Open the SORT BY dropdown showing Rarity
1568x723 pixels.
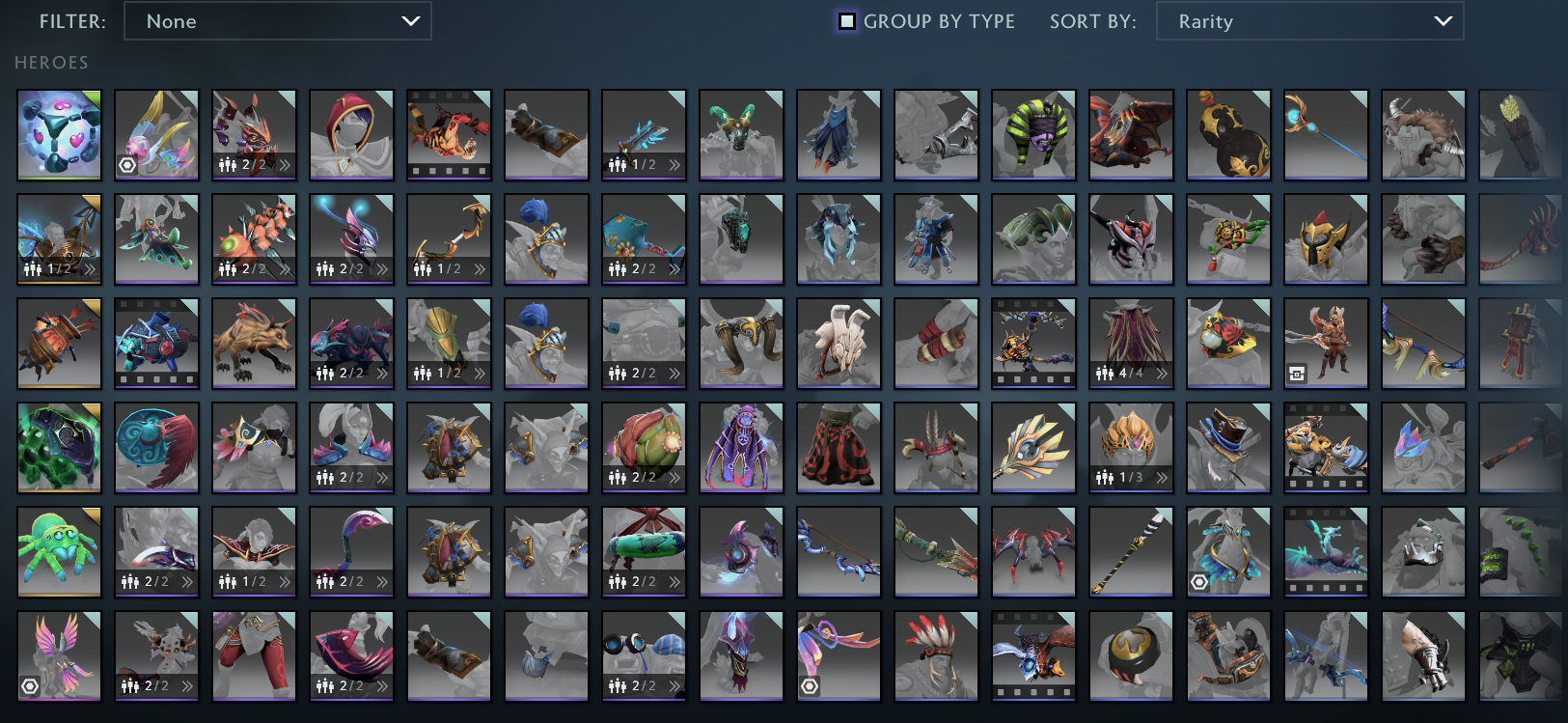pyautogui.click(x=1309, y=20)
